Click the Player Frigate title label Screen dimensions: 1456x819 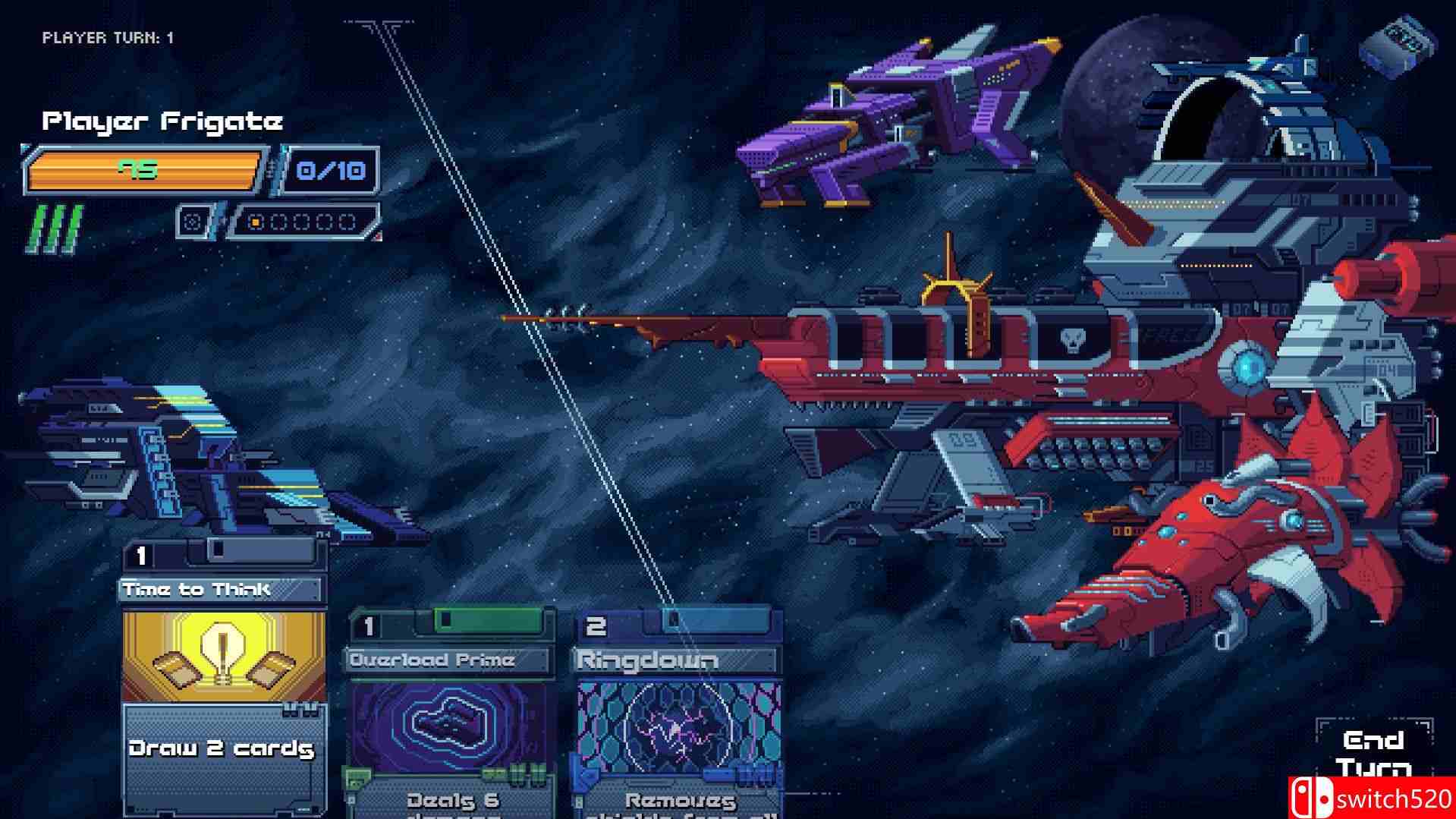coord(164,118)
